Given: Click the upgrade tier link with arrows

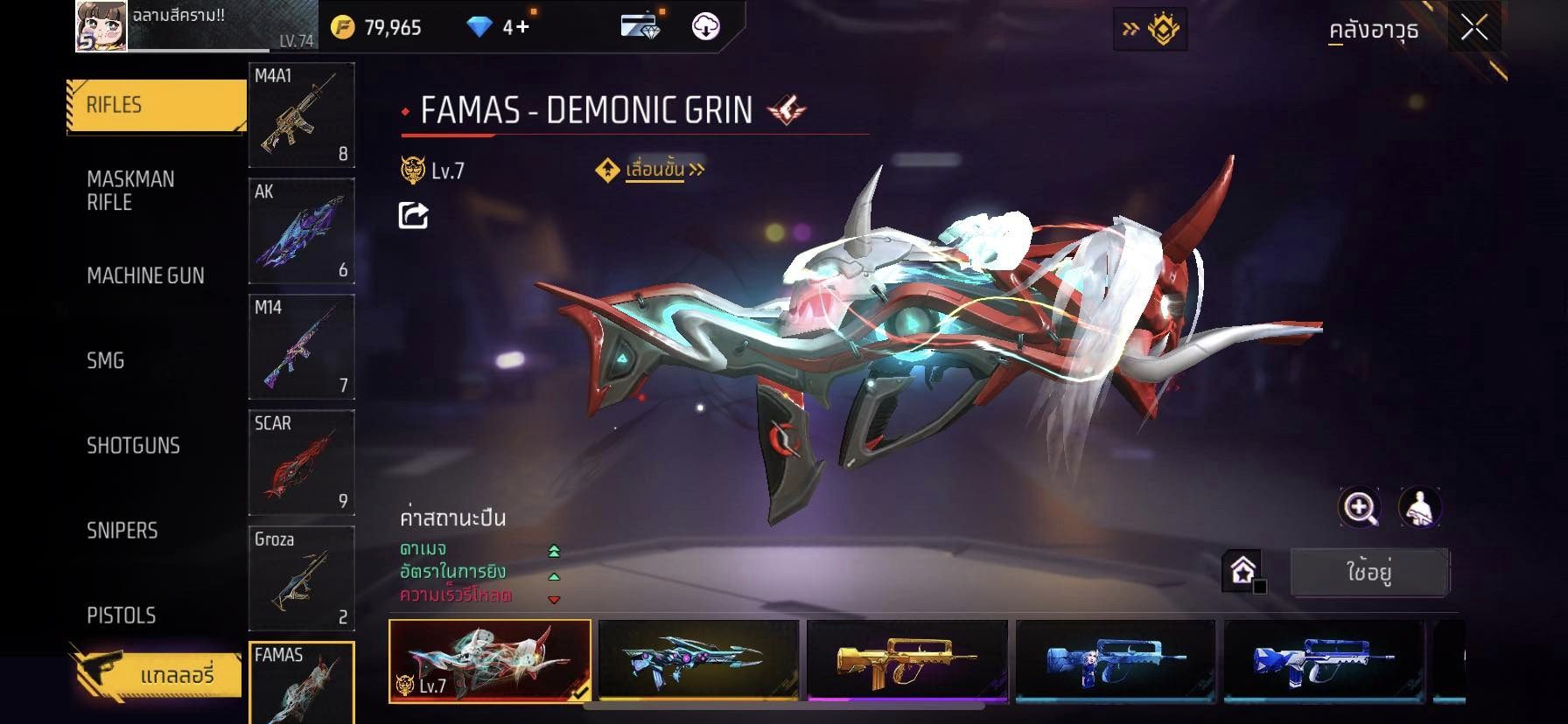Looking at the screenshot, I should click(x=654, y=170).
